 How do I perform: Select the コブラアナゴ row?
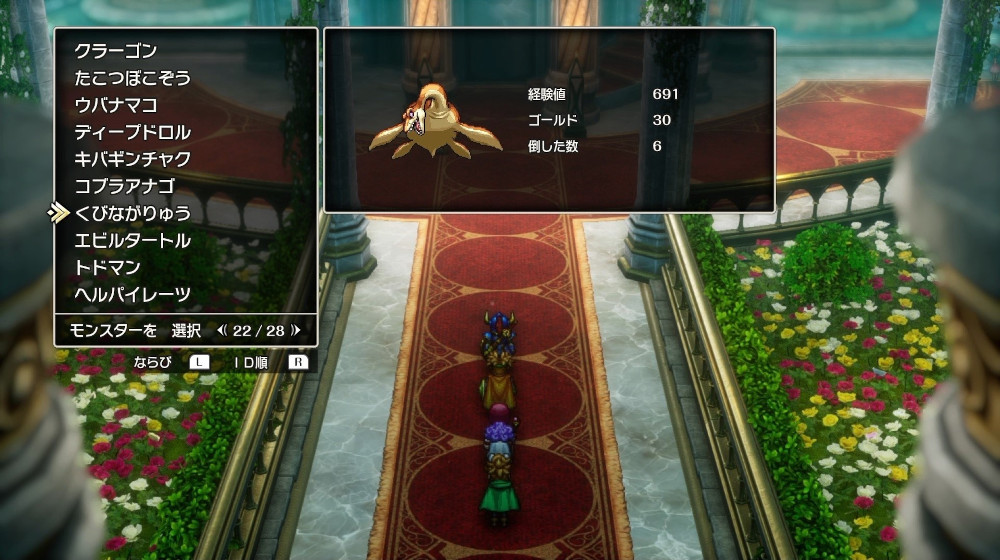(124, 186)
